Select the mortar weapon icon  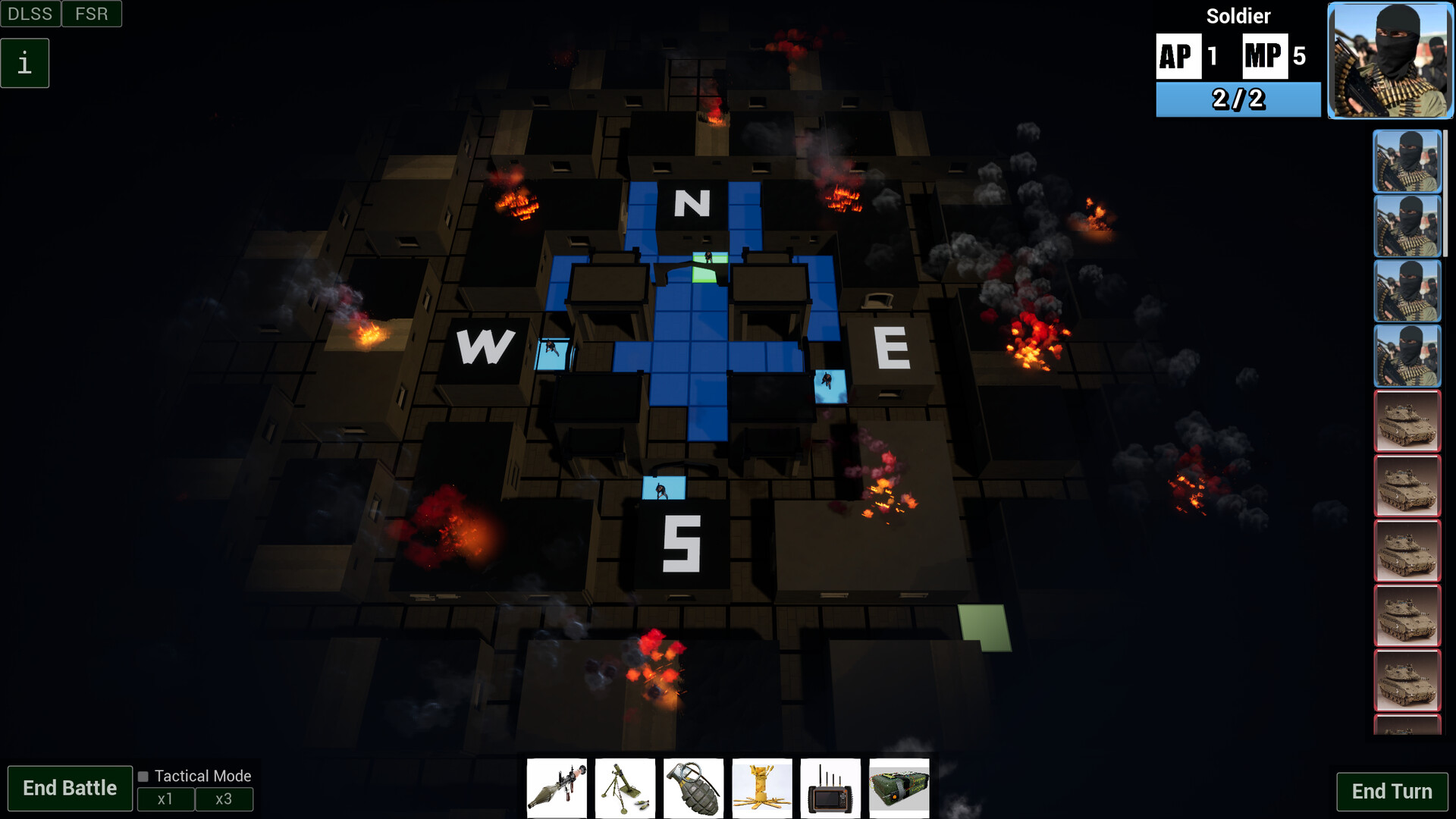(x=626, y=788)
